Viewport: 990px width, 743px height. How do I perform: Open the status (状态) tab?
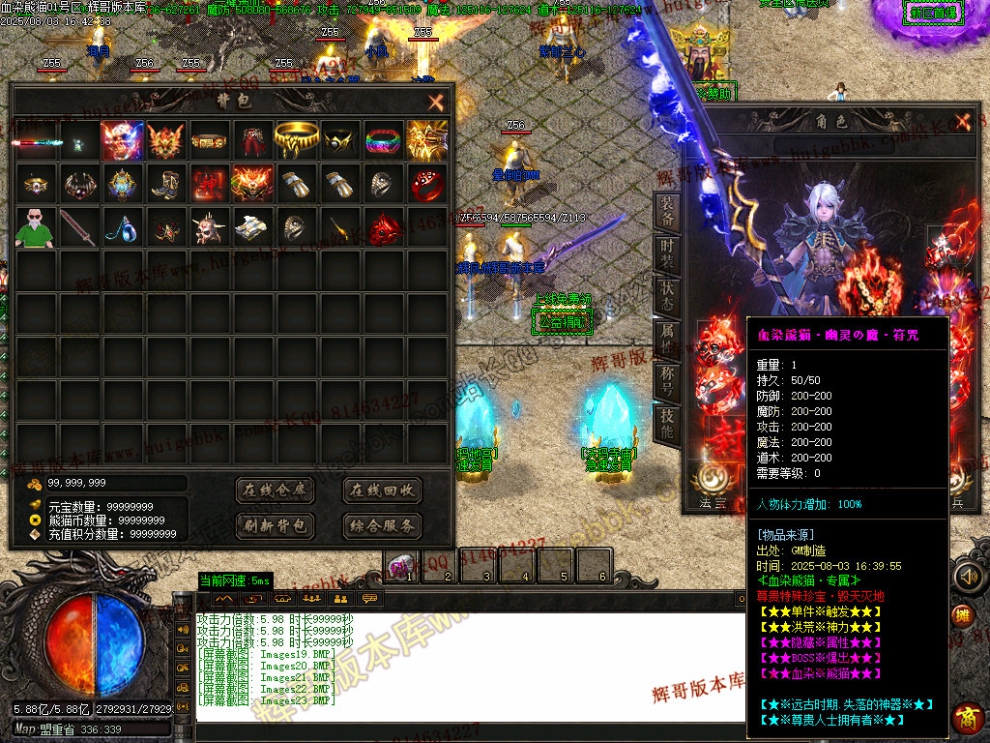[667, 297]
